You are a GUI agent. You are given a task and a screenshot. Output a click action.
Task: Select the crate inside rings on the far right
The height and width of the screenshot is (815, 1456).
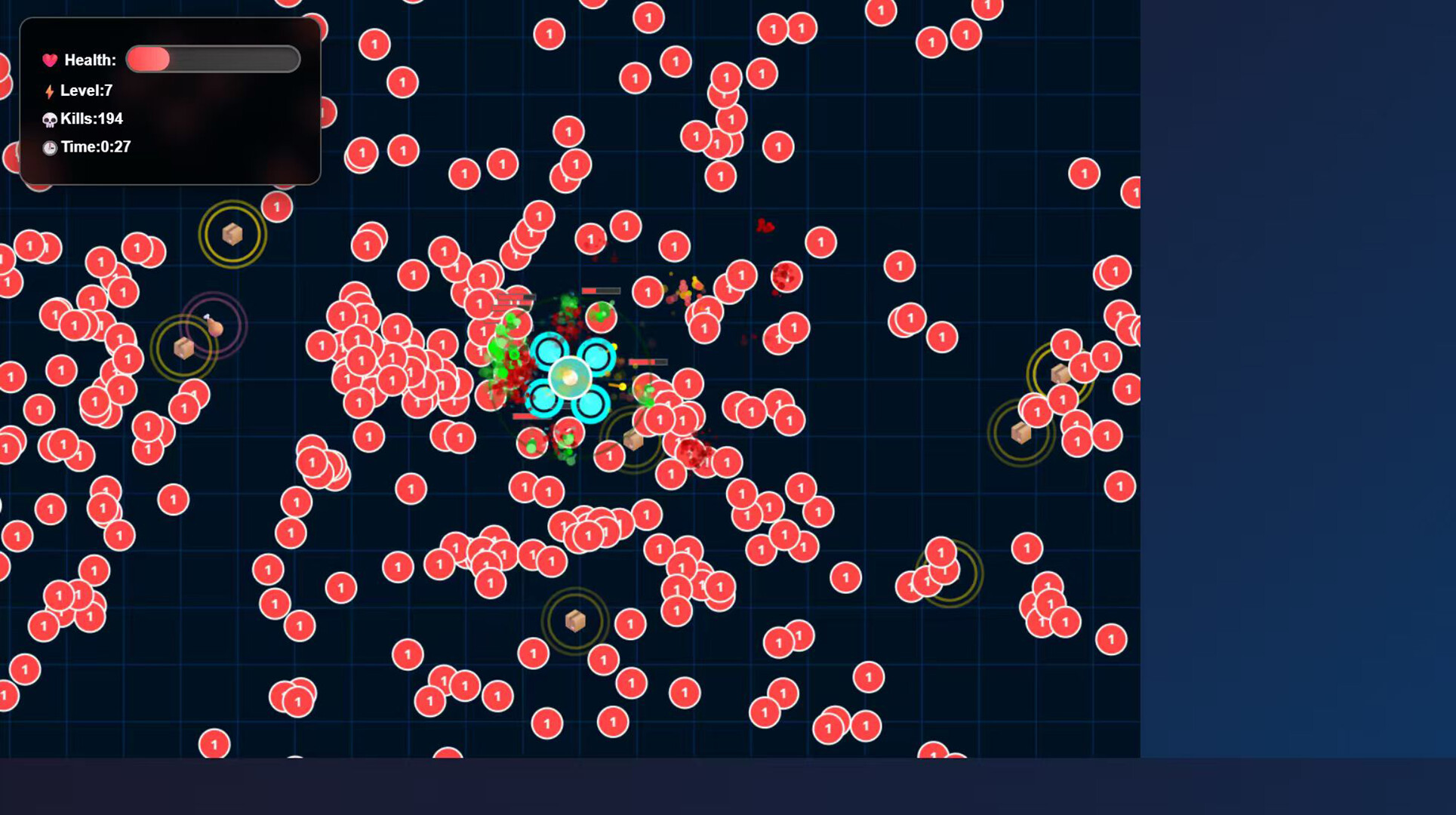click(1060, 375)
